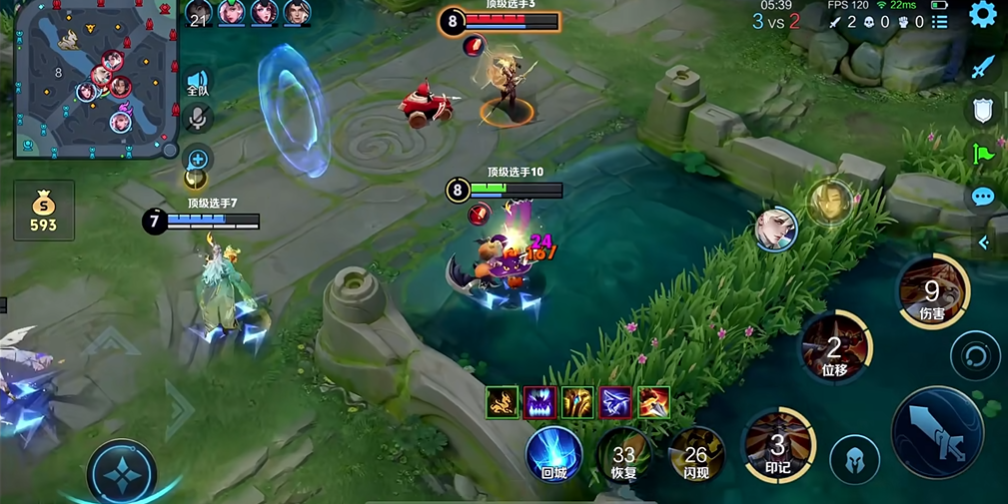Image resolution: width=1008 pixels, height=504 pixels.
Task: Use the 恢复 heal spell
Action: 625,455
